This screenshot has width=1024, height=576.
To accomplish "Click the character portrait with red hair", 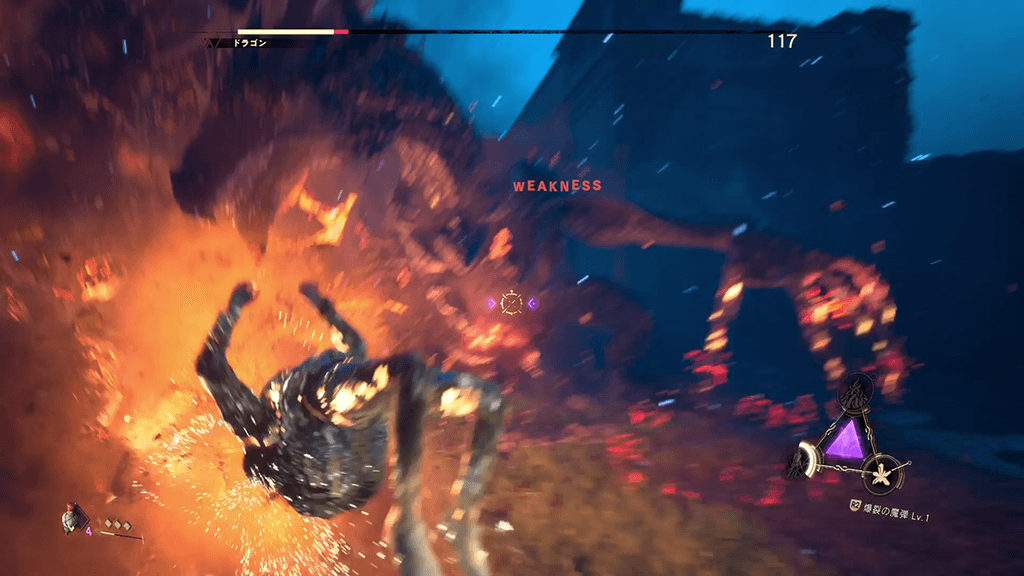I will (72, 519).
